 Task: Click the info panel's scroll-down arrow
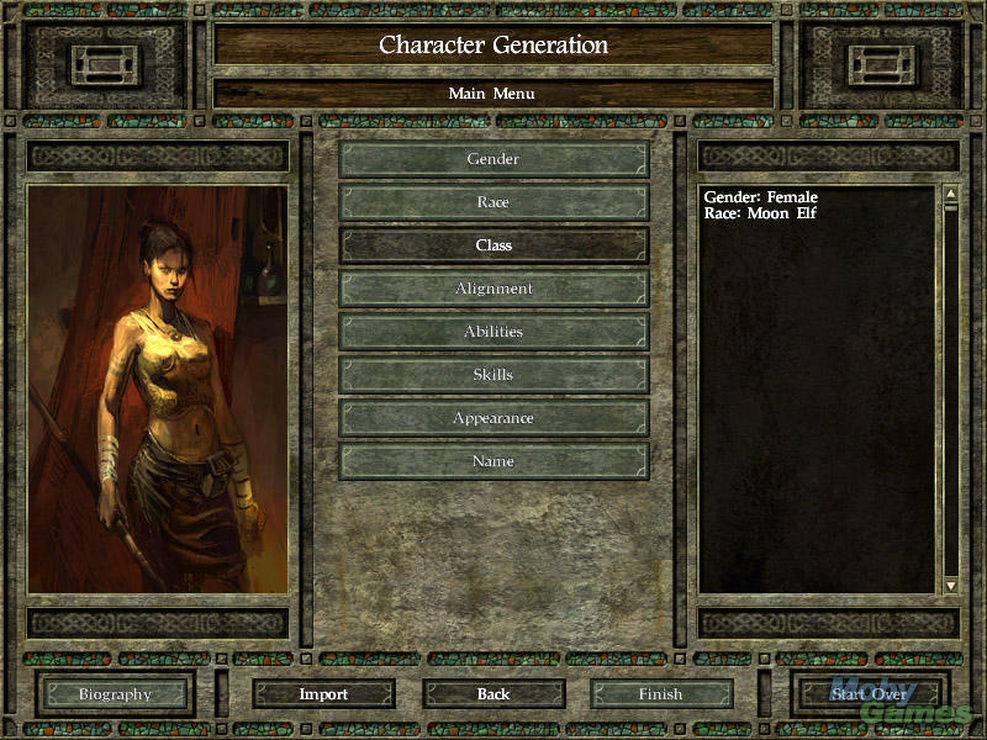point(950,585)
